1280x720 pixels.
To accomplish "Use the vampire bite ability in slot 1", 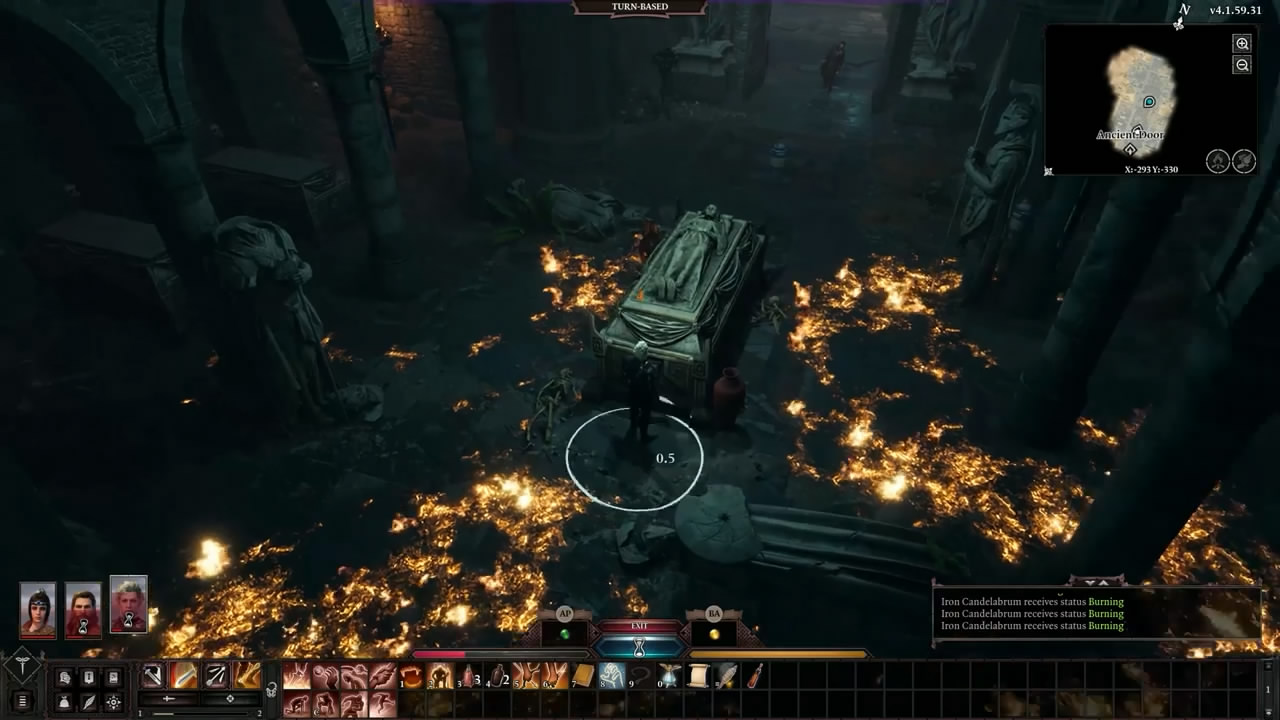I will click(x=412, y=677).
